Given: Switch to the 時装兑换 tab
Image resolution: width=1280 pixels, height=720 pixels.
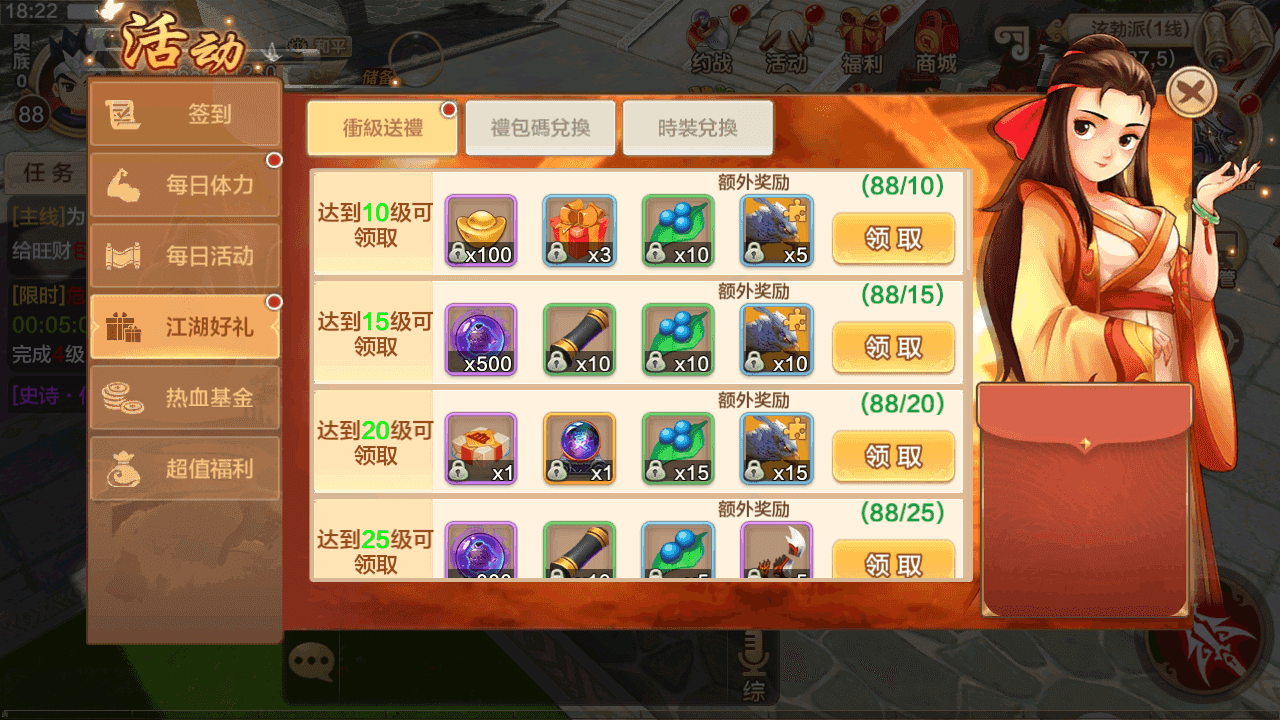Looking at the screenshot, I should (698, 127).
